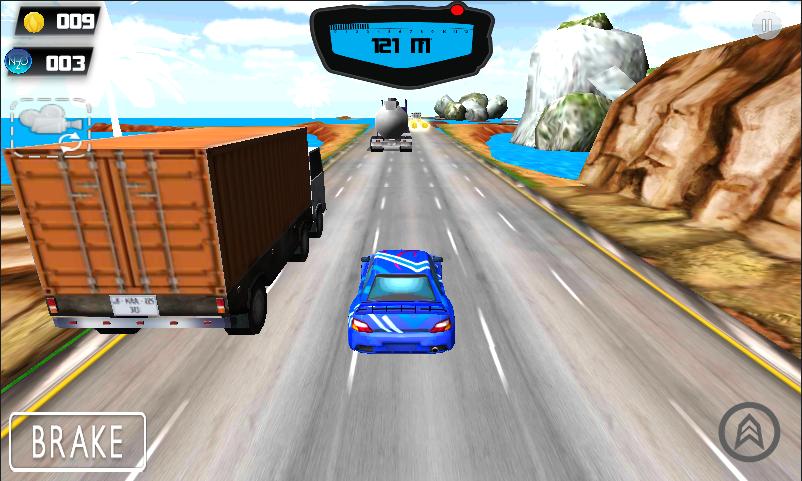Activate the boost chevron button
The height and width of the screenshot is (481, 802).
749,432
